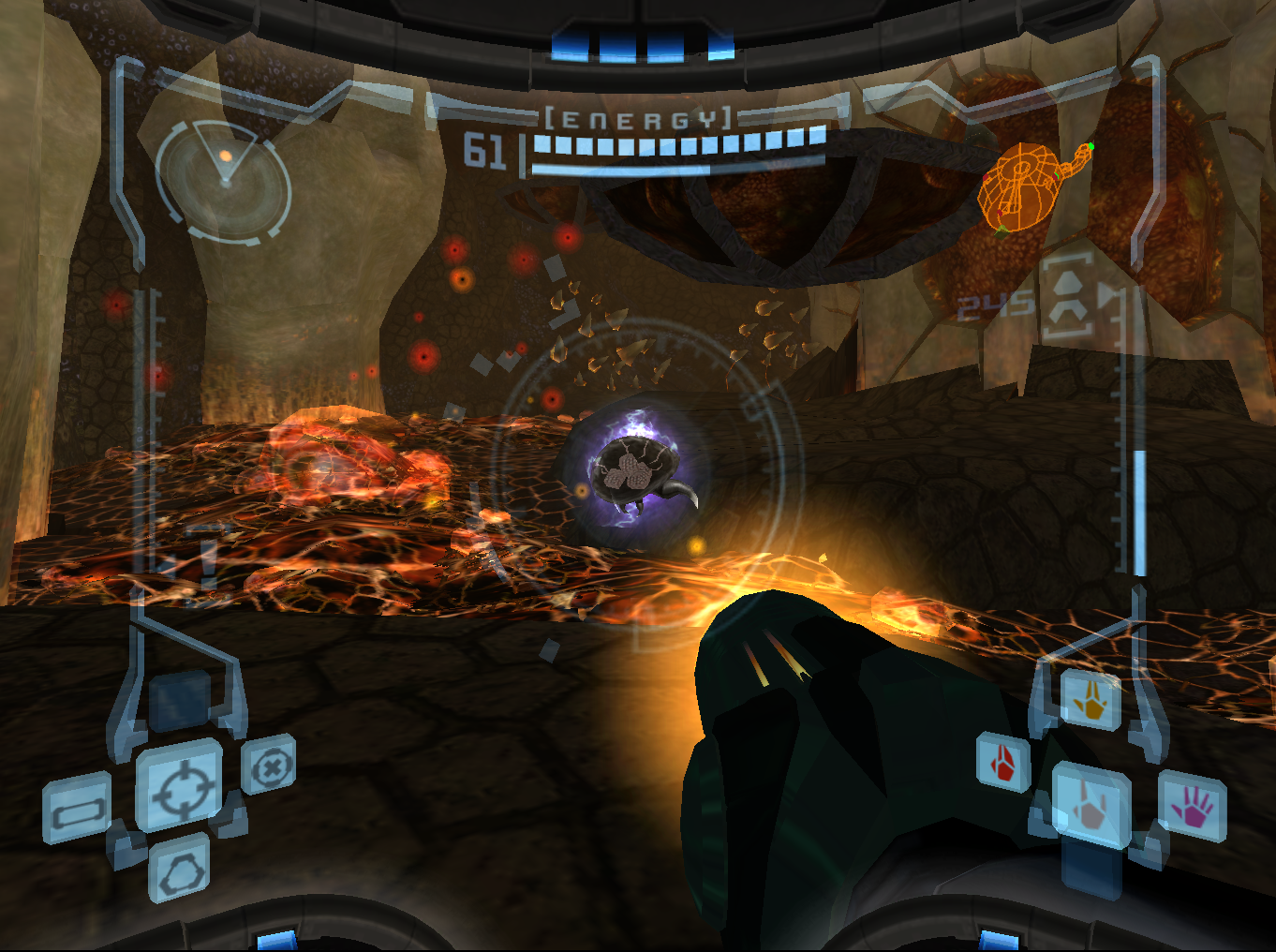Activate the circled X visor icon
This screenshot has height=952, width=1276.
[270, 766]
